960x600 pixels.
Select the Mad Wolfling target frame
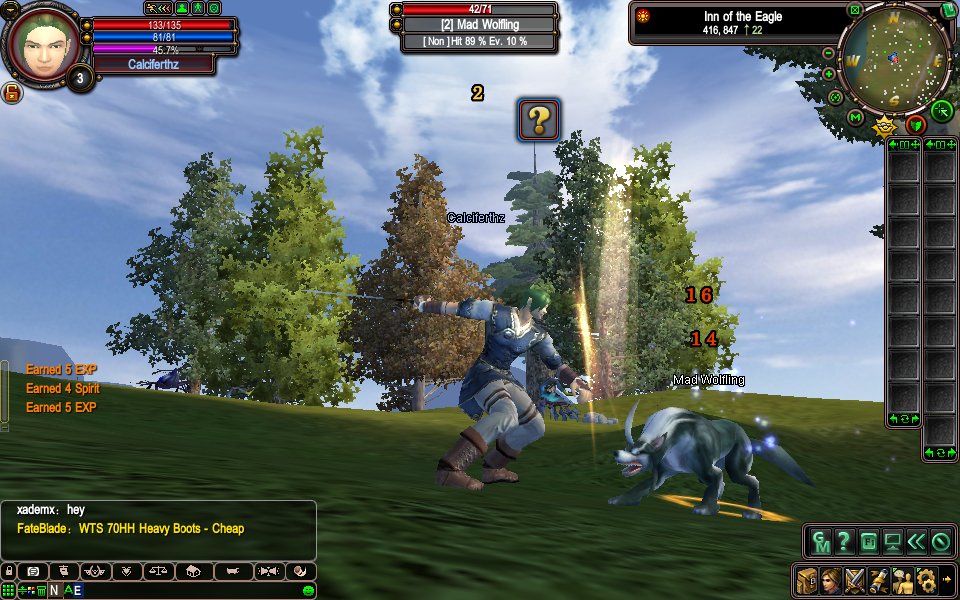click(479, 26)
